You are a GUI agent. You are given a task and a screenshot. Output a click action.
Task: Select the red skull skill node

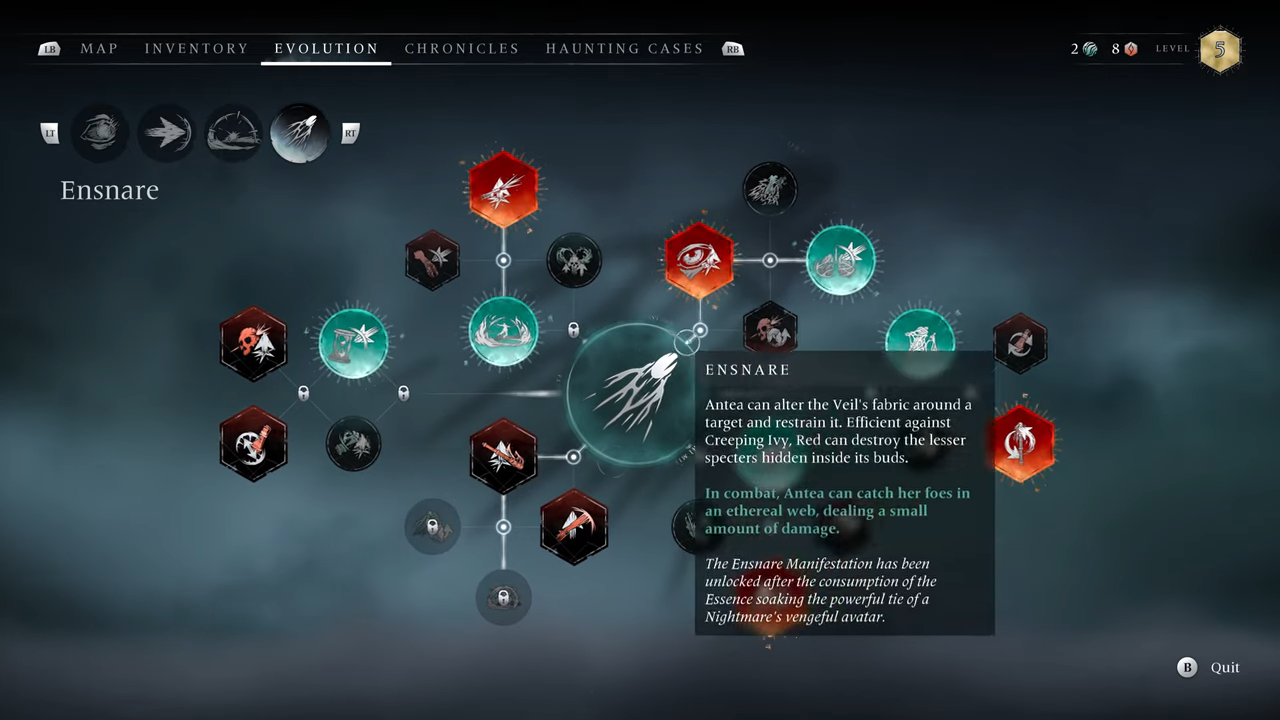point(253,344)
